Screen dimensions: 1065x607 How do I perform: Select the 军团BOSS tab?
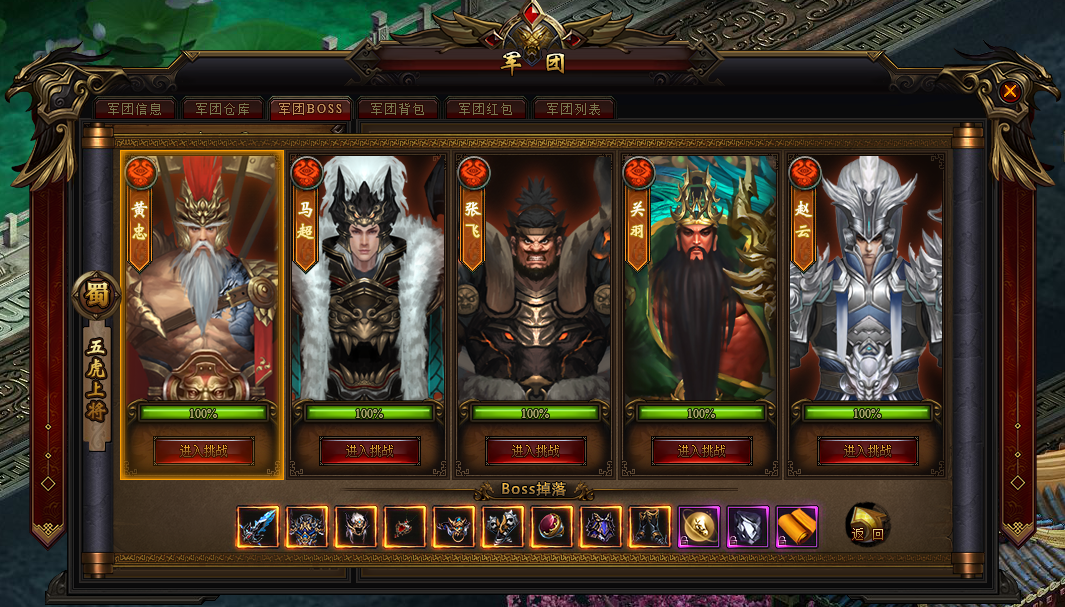click(x=310, y=109)
